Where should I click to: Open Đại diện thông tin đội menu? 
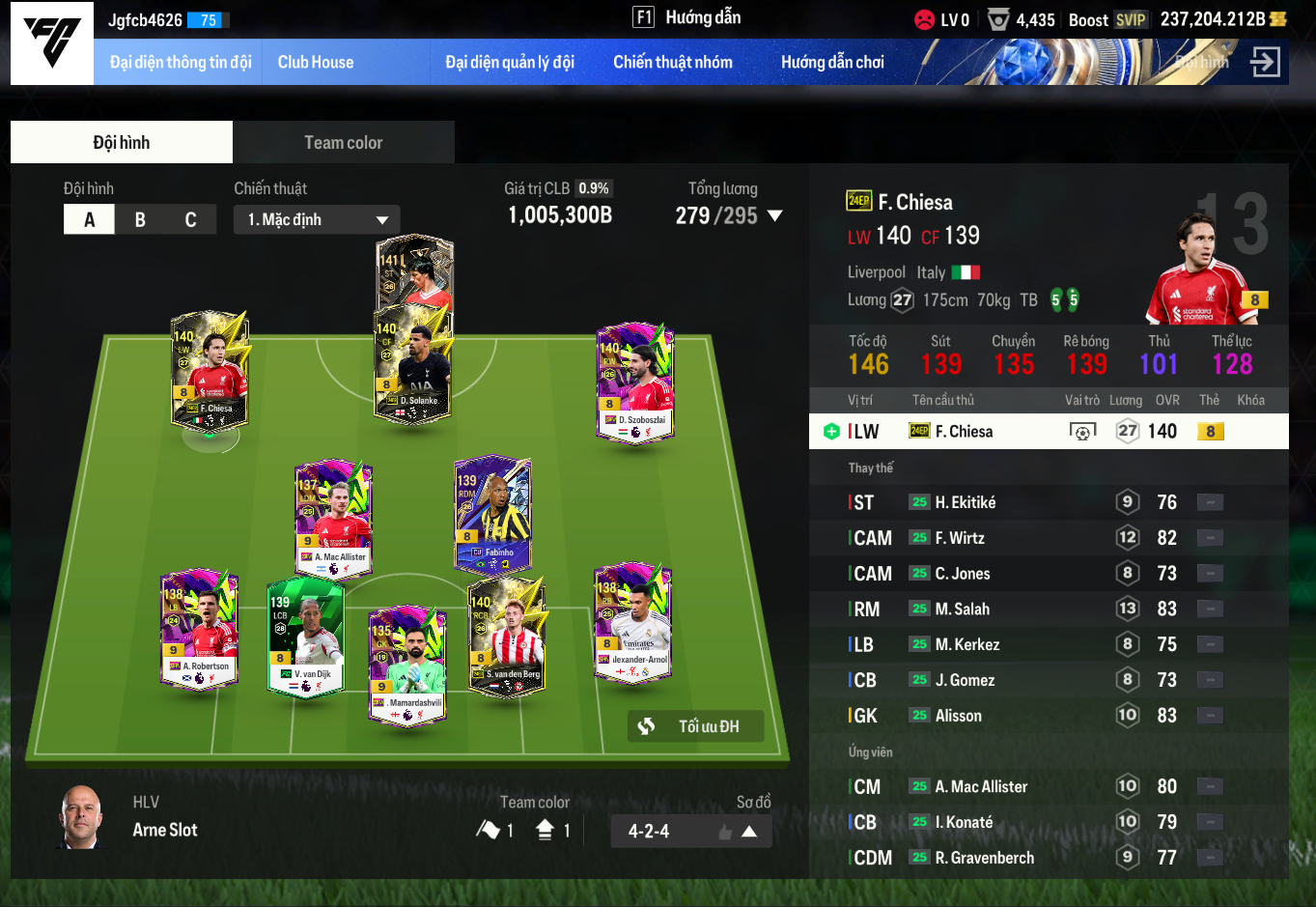click(181, 62)
